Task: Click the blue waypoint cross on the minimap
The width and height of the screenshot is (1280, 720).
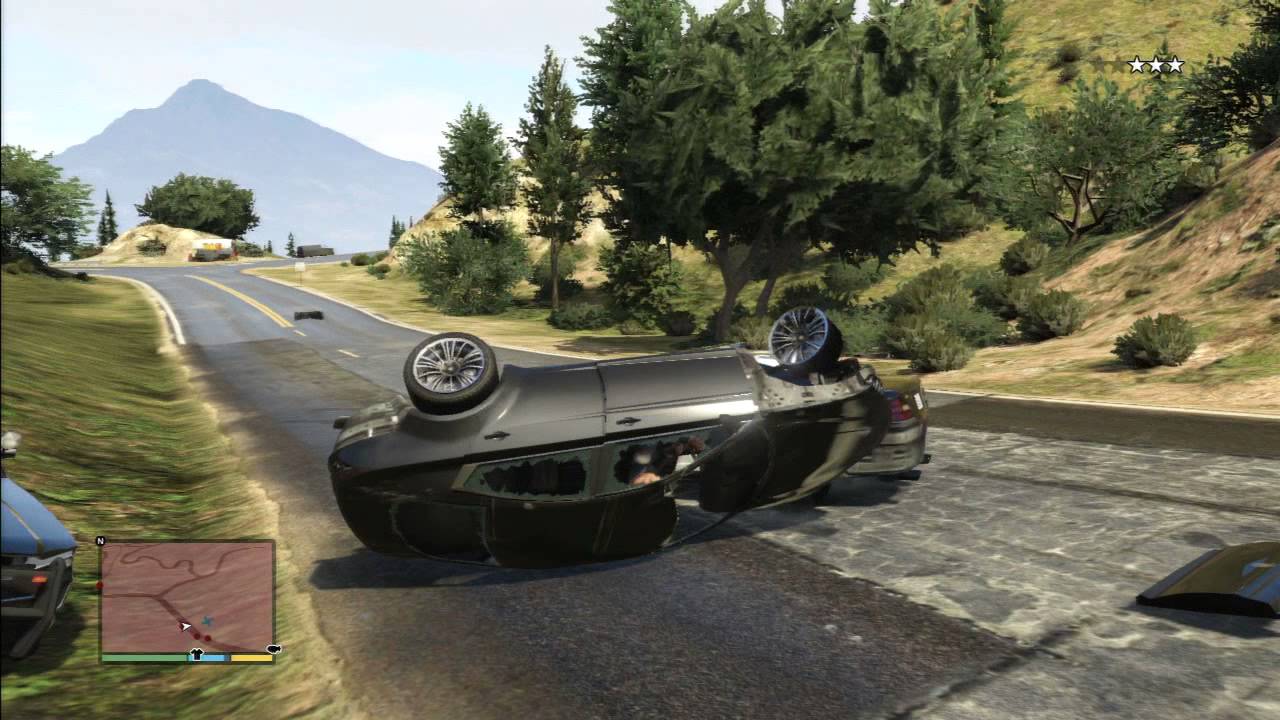Action: [207, 620]
